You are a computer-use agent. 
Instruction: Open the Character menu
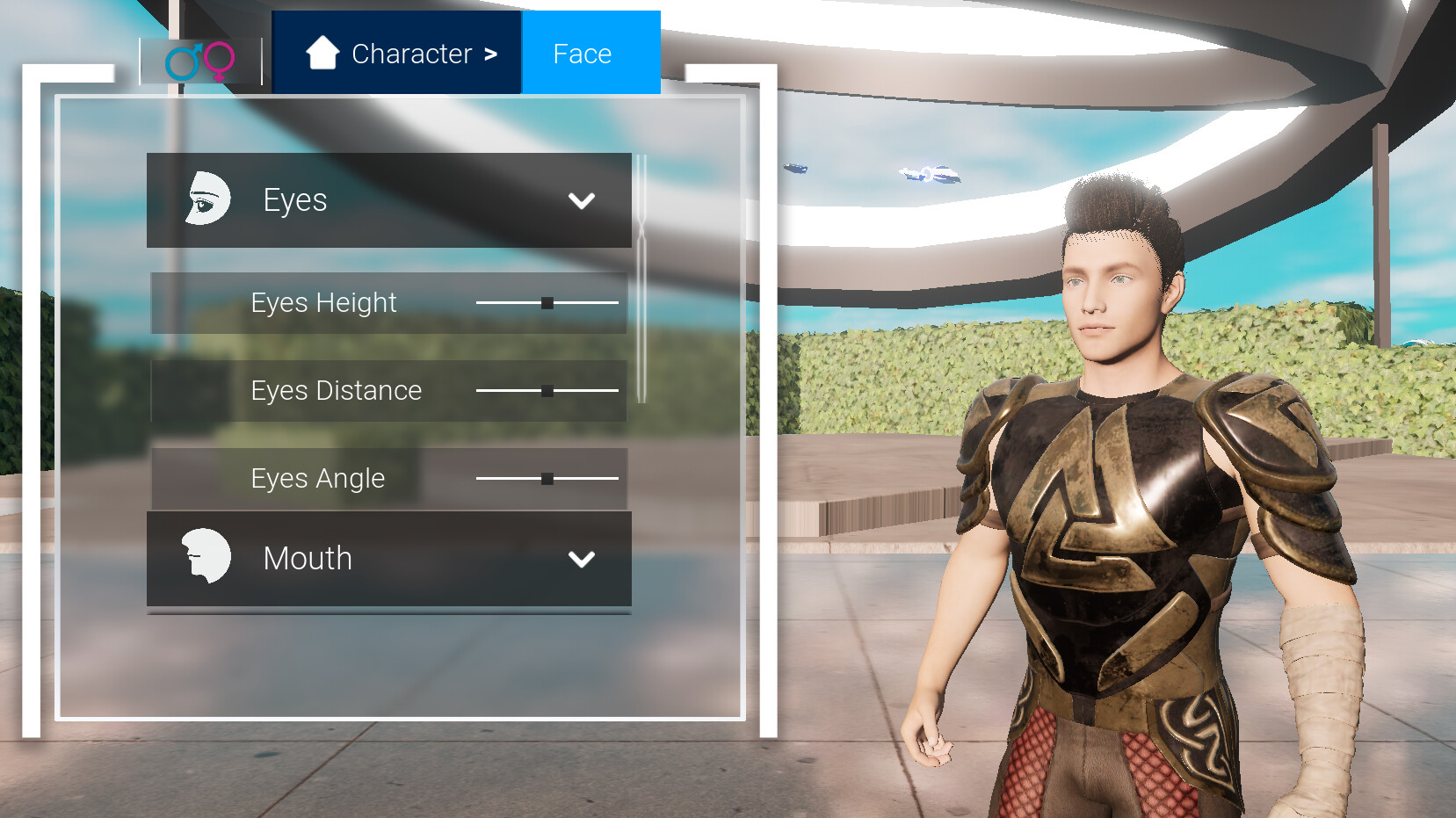click(x=396, y=54)
